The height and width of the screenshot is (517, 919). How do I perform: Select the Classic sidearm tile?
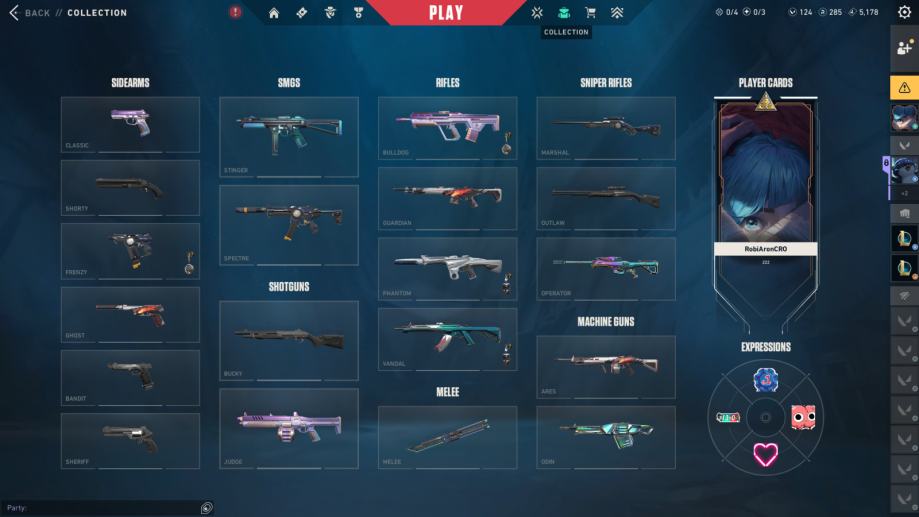[130, 124]
